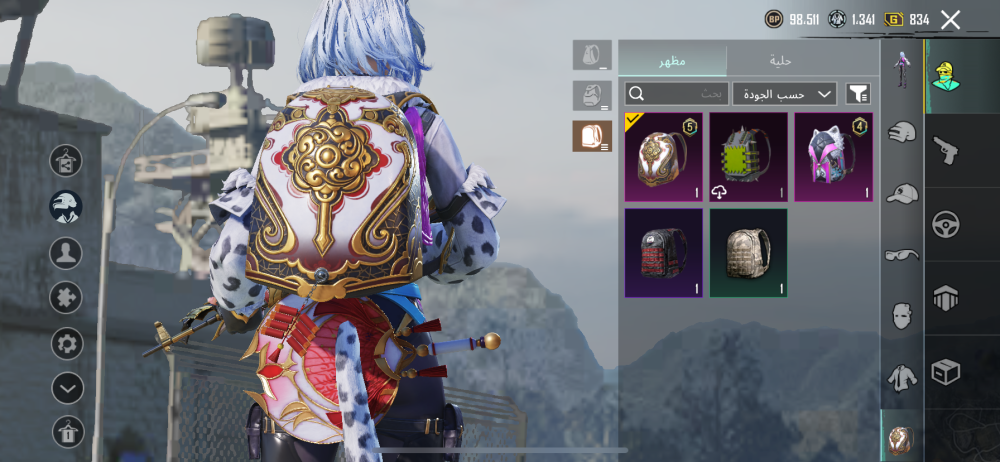Image resolution: width=1000 pixels, height=462 pixels.
Task: Open the settings gear on the left
Action: pyautogui.click(x=67, y=344)
